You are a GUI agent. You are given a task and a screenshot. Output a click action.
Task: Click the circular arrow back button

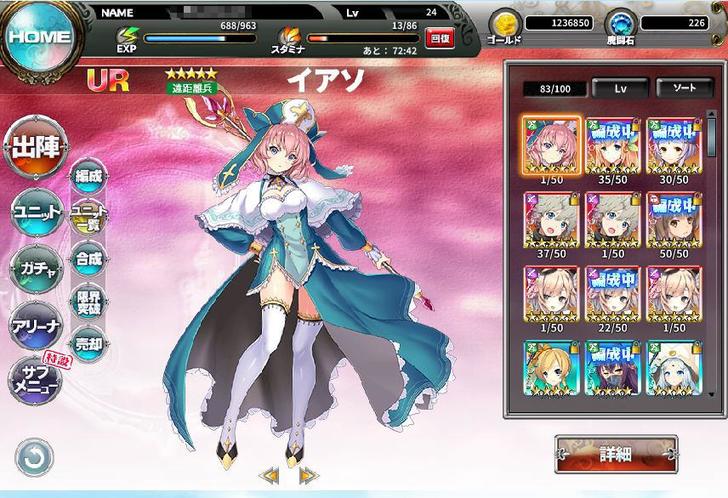coord(34,458)
